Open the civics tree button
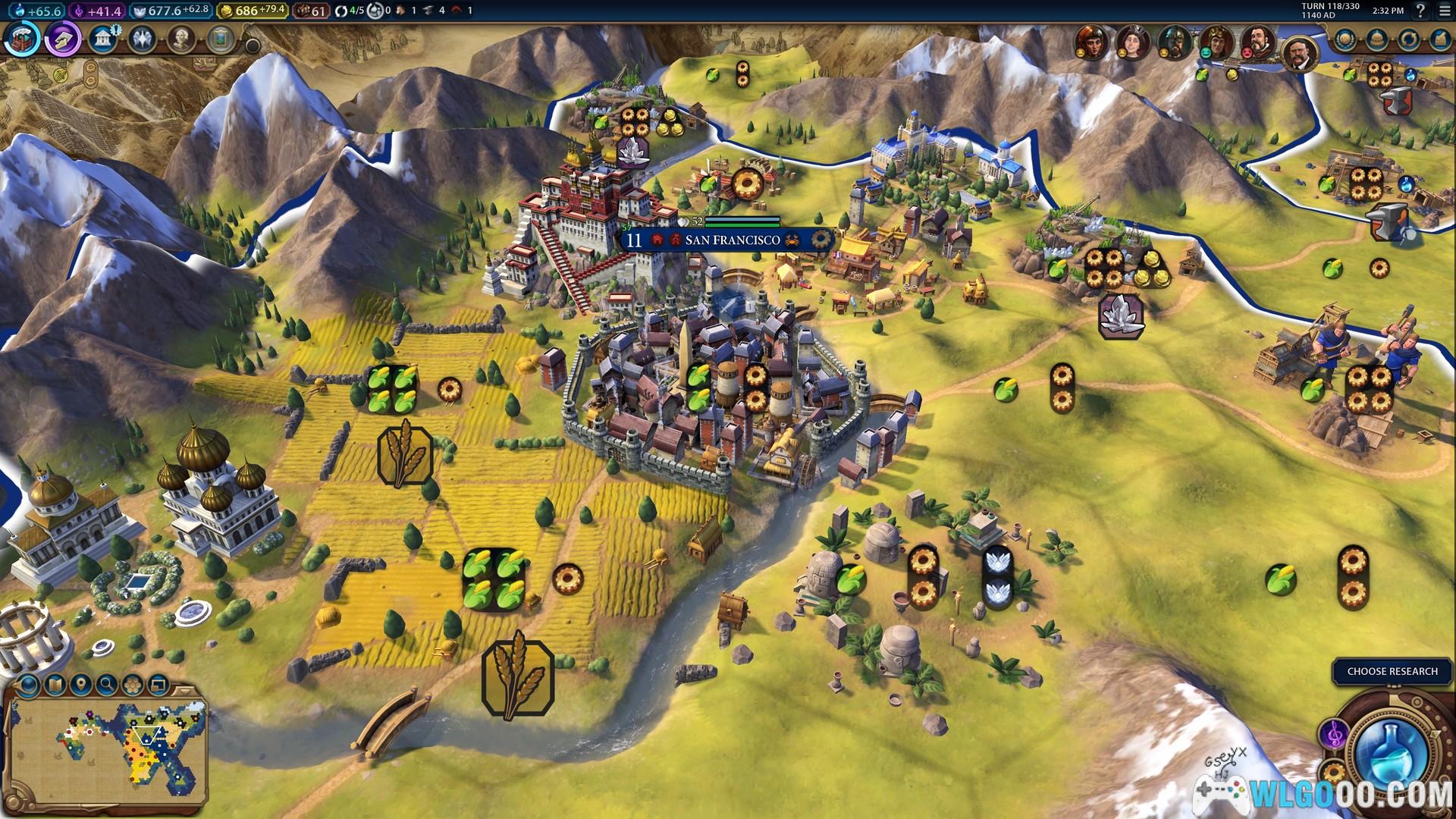Screen dimensions: 1456x819 pyautogui.click(x=63, y=39)
